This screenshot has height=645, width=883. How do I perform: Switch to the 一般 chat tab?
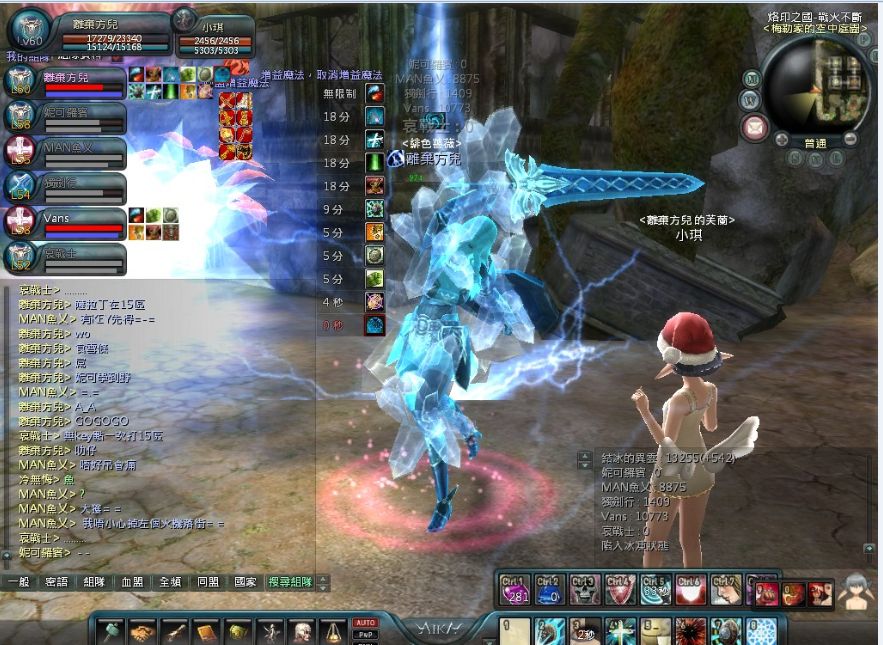18,582
